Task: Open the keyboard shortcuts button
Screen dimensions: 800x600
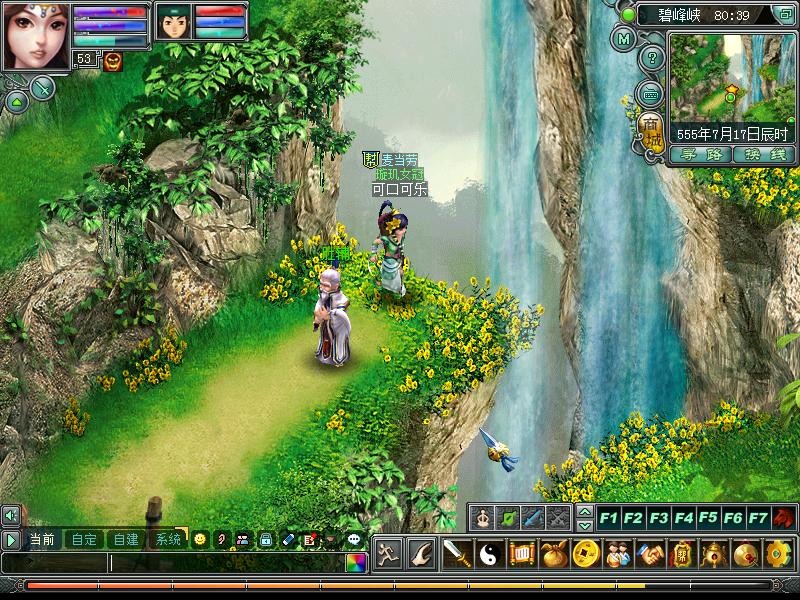Action: [651, 93]
